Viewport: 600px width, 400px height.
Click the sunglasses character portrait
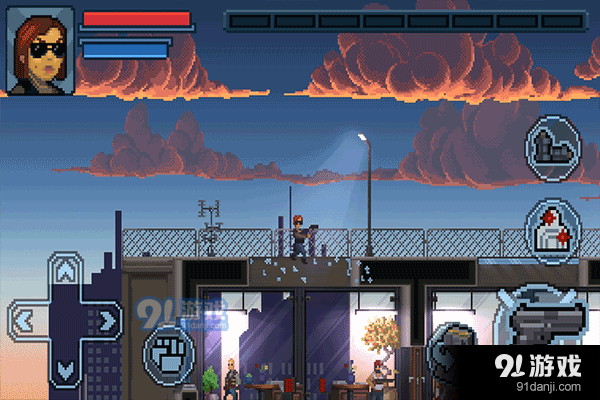40,48
